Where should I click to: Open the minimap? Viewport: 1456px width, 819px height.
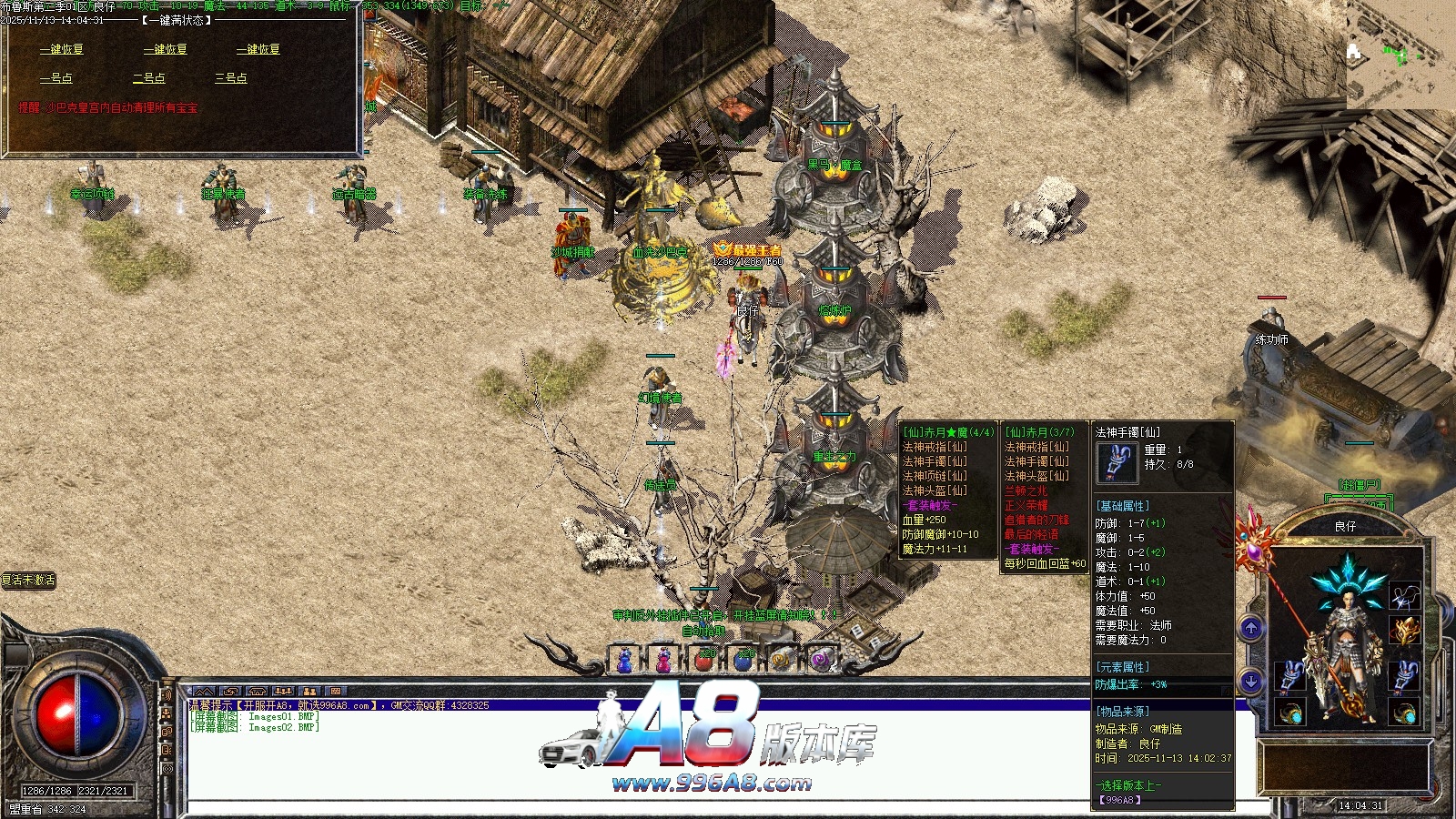(1400, 55)
